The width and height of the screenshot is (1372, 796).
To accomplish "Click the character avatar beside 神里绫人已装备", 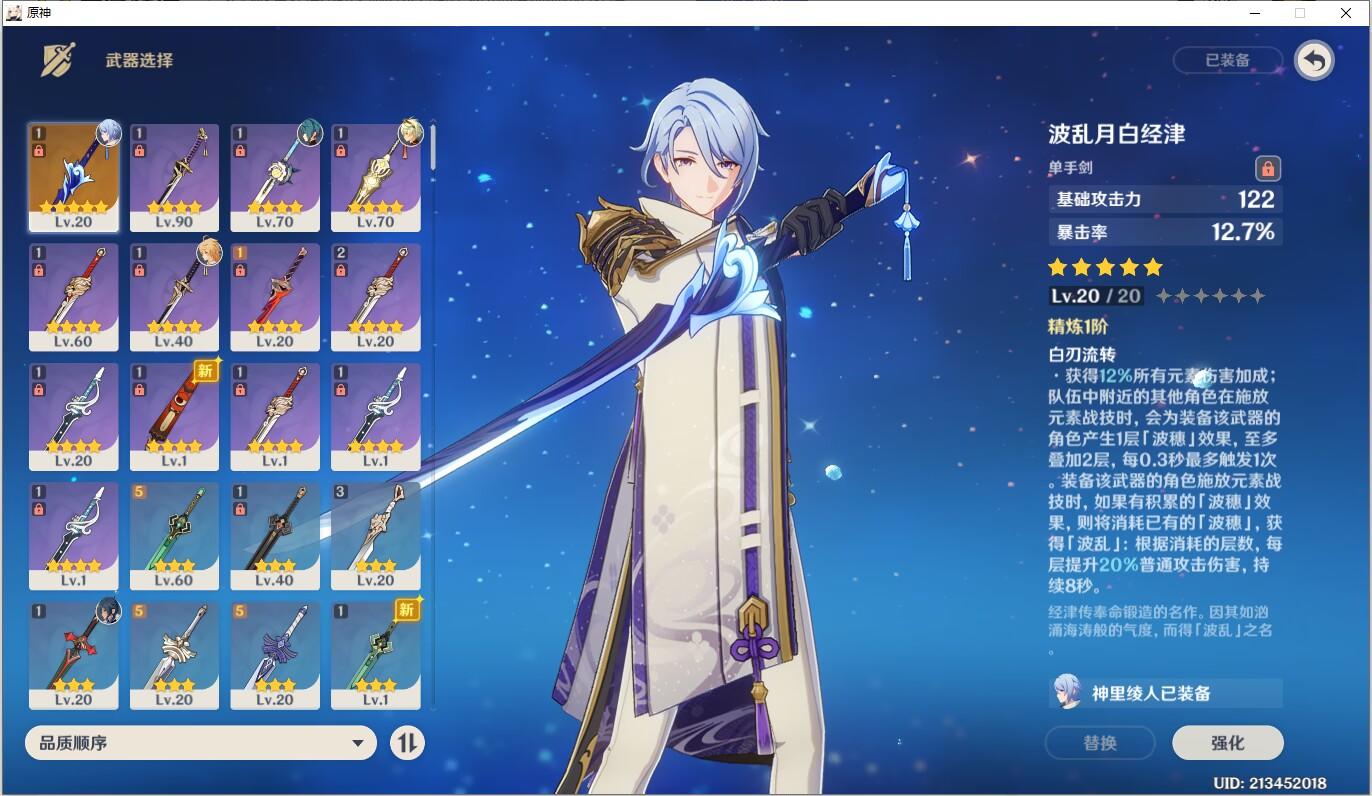I will pyautogui.click(x=1065, y=692).
